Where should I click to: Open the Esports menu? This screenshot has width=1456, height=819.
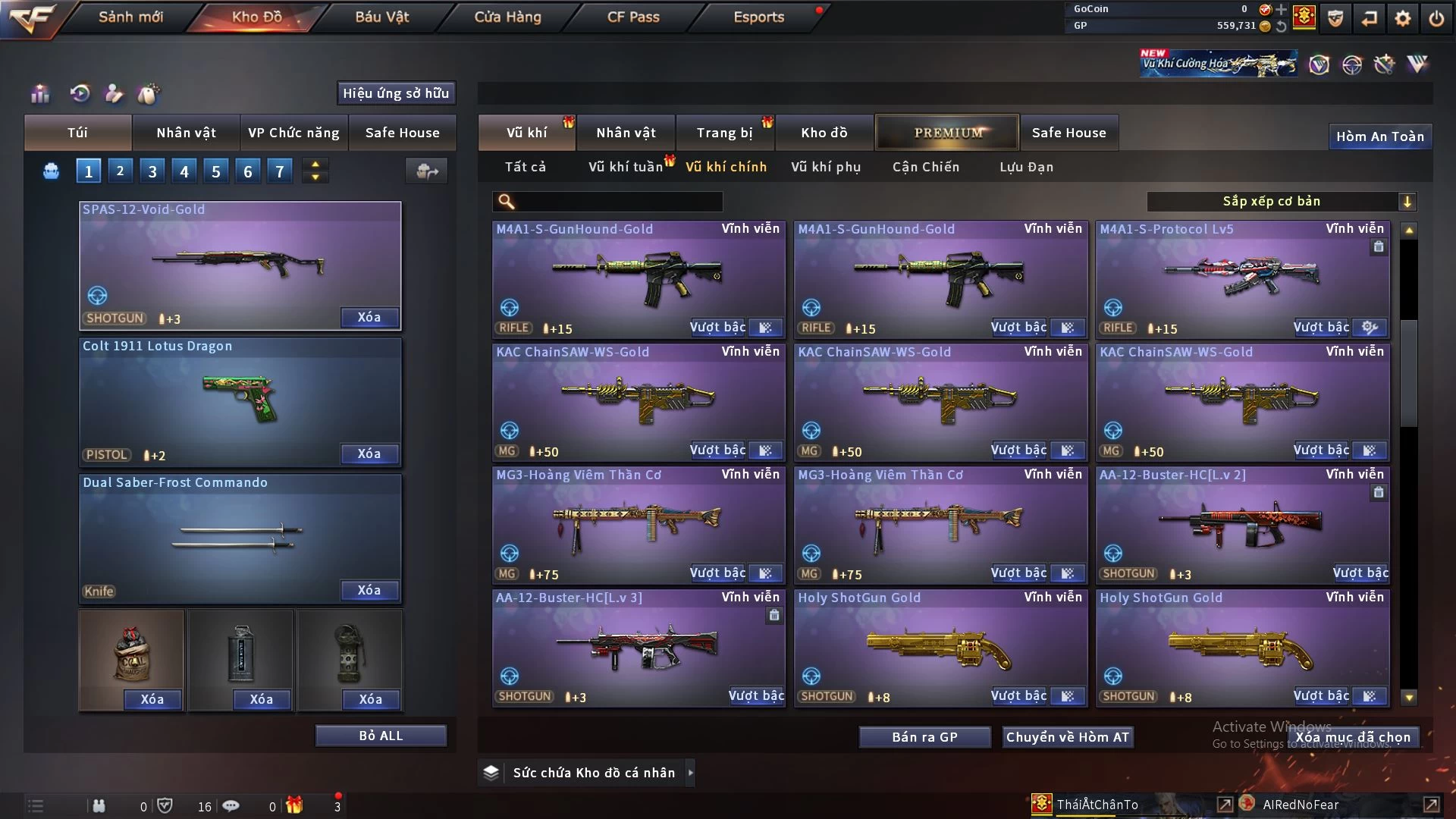(x=758, y=17)
